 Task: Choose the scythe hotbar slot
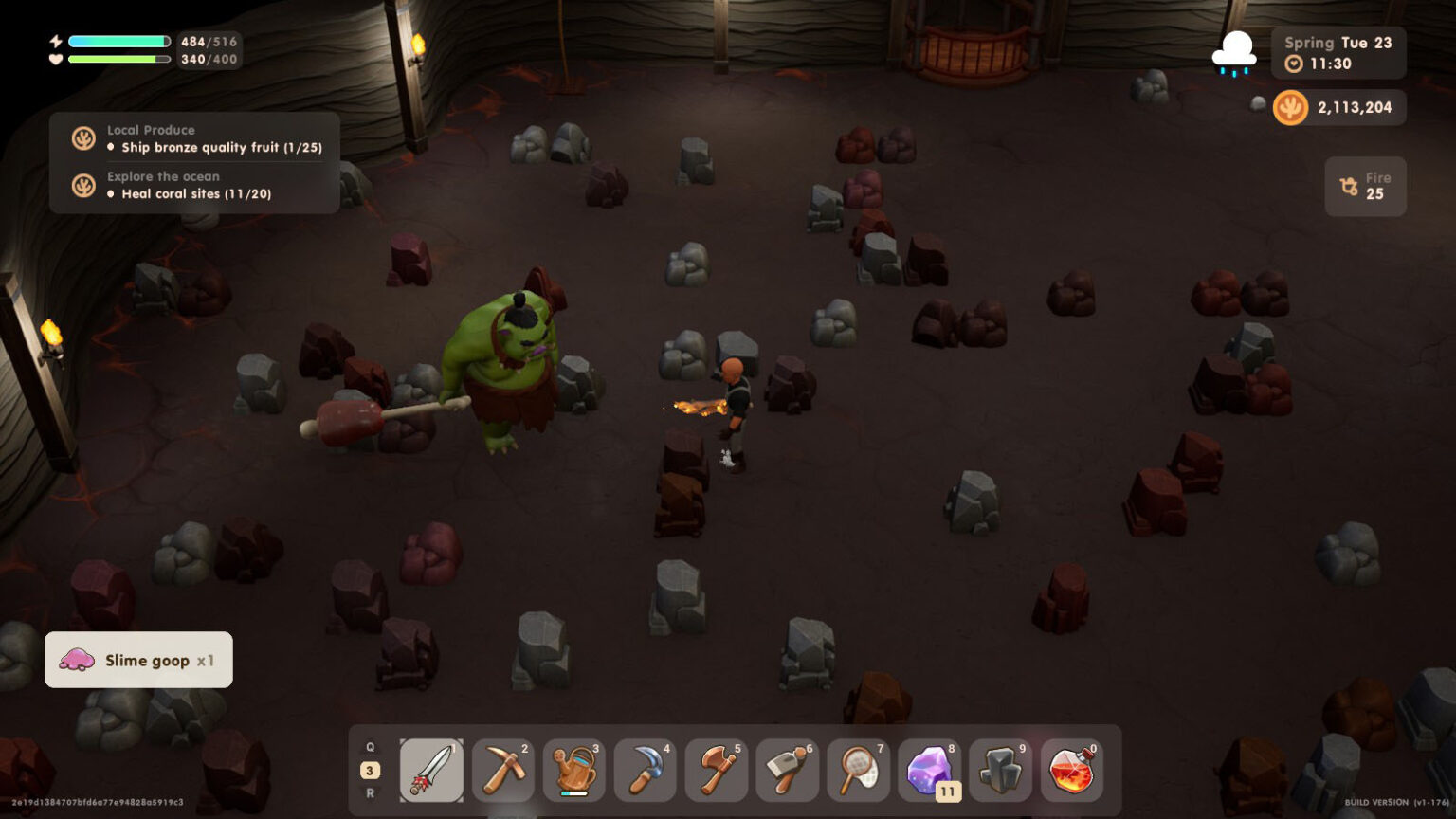click(x=645, y=771)
